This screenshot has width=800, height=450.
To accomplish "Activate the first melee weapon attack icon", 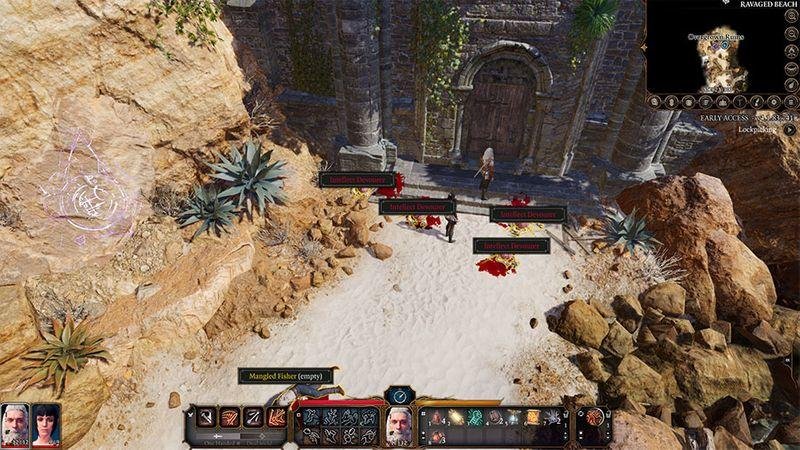I will coord(205,417).
